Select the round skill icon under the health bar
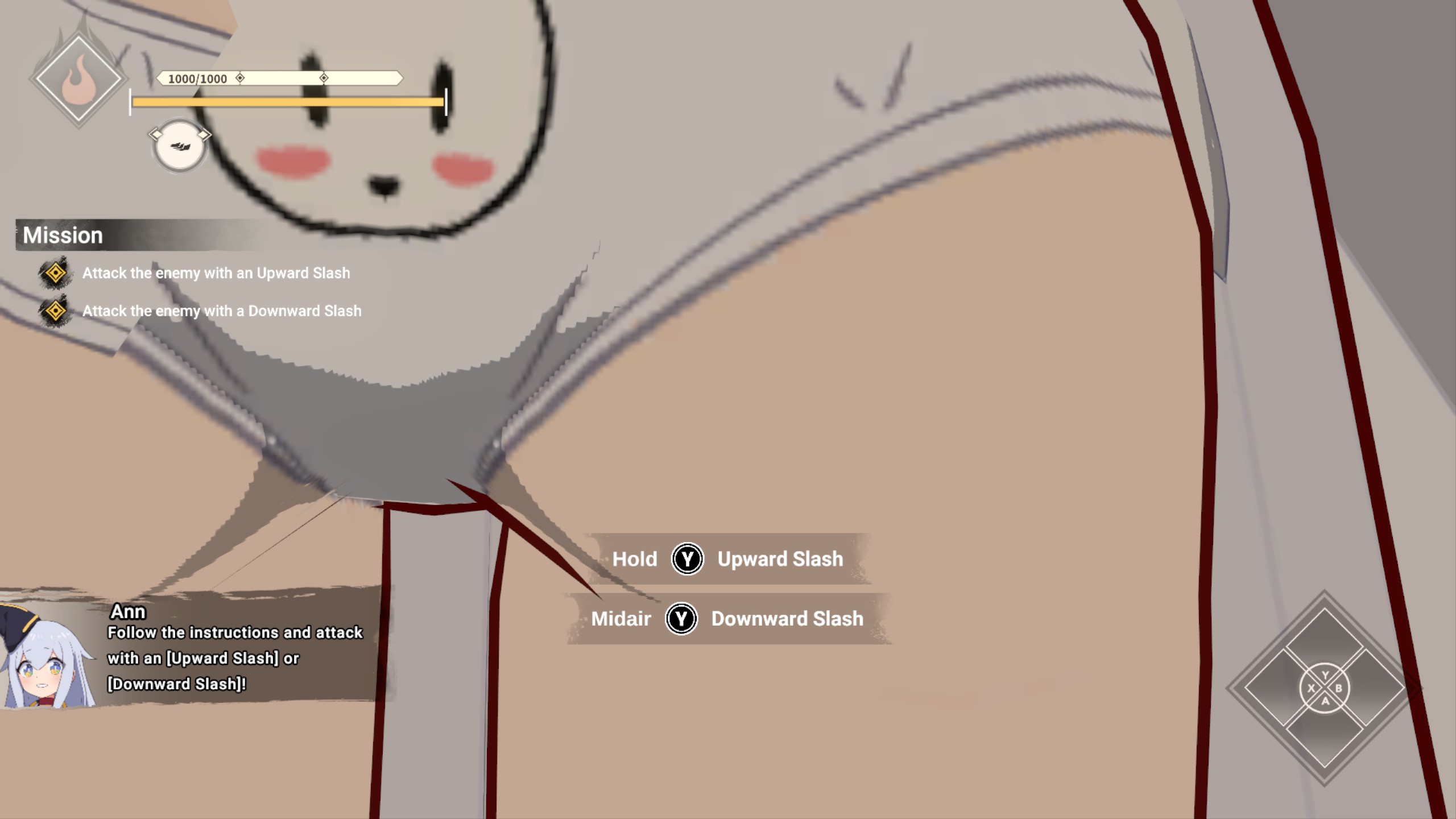This screenshot has width=1456, height=819. click(180, 146)
